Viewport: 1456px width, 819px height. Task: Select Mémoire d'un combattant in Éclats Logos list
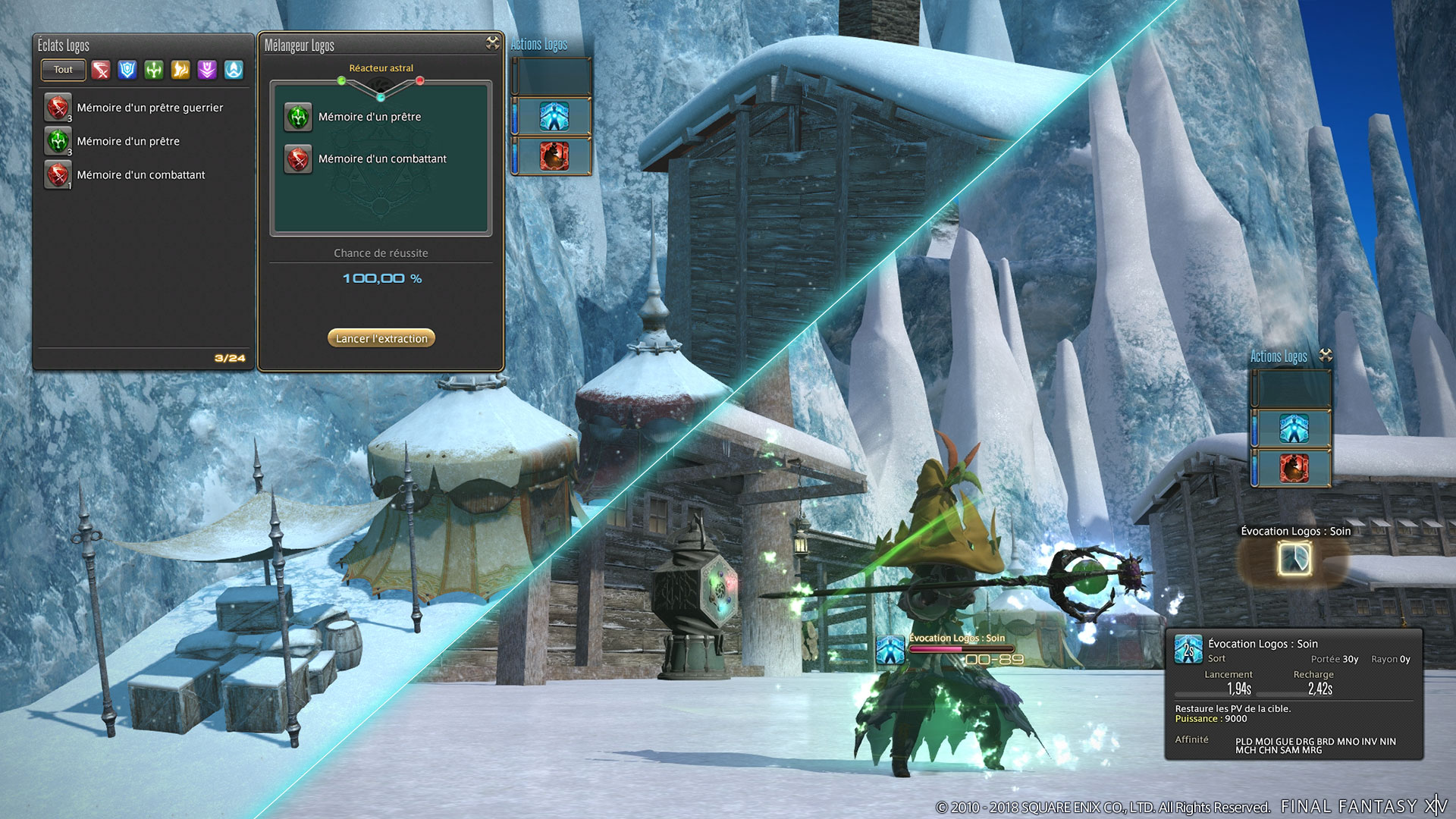[140, 174]
